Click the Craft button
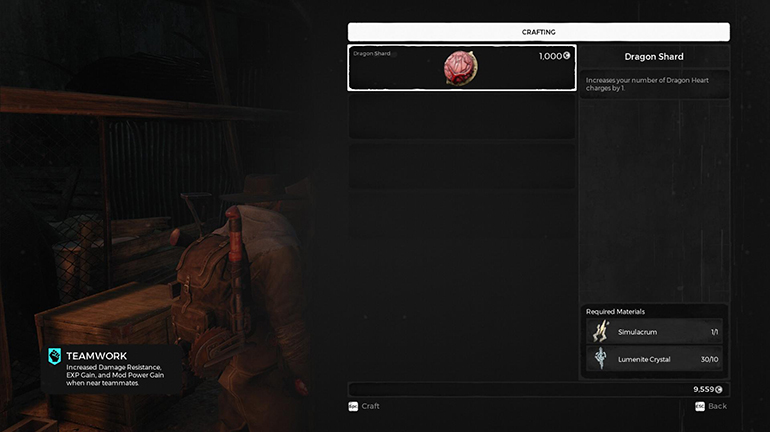Image resolution: width=770 pixels, height=432 pixels. pos(364,406)
